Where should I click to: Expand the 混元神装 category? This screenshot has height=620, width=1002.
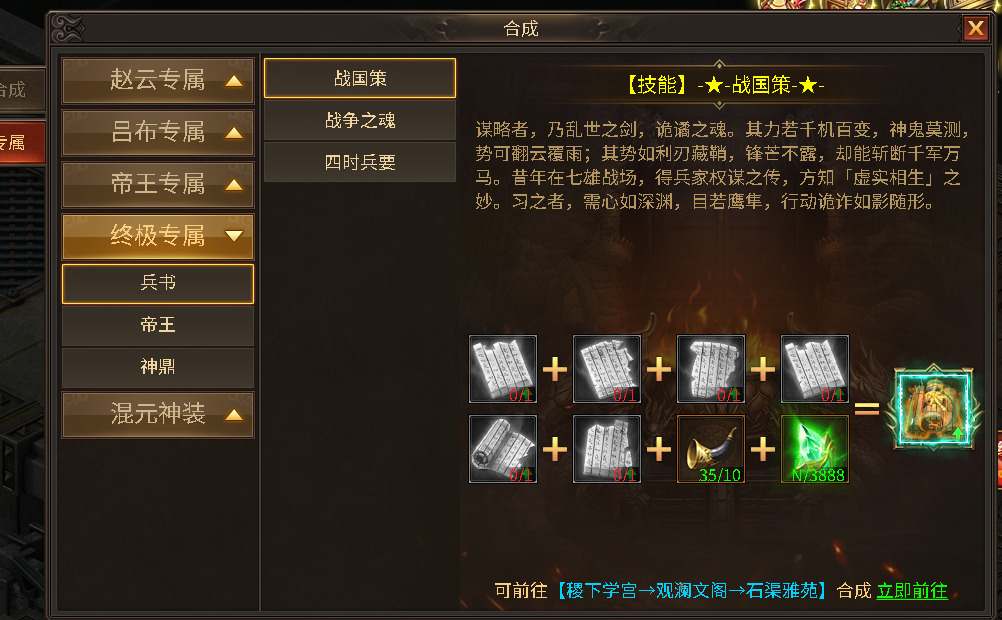pos(158,415)
